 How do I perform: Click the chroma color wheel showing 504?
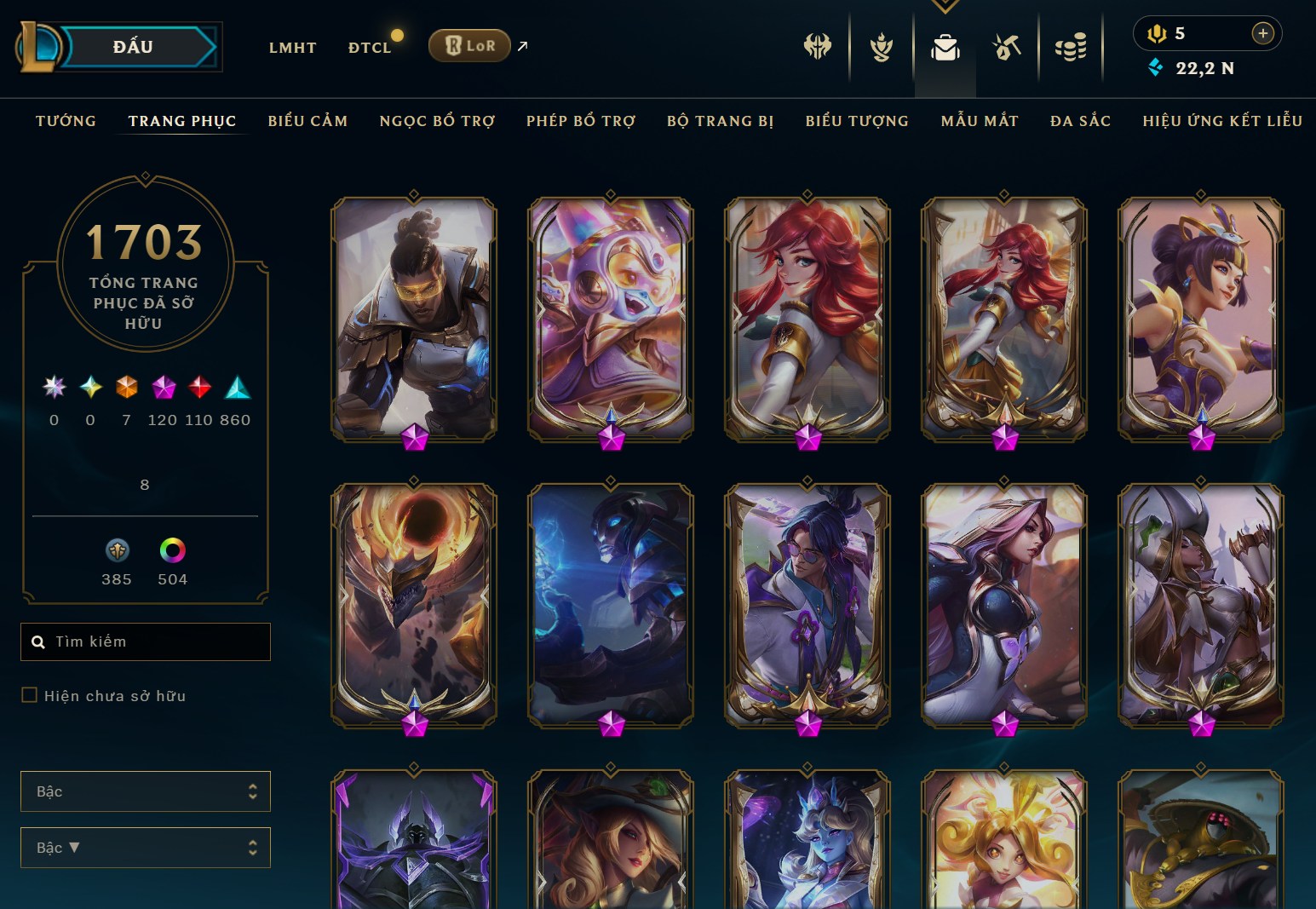click(x=172, y=550)
